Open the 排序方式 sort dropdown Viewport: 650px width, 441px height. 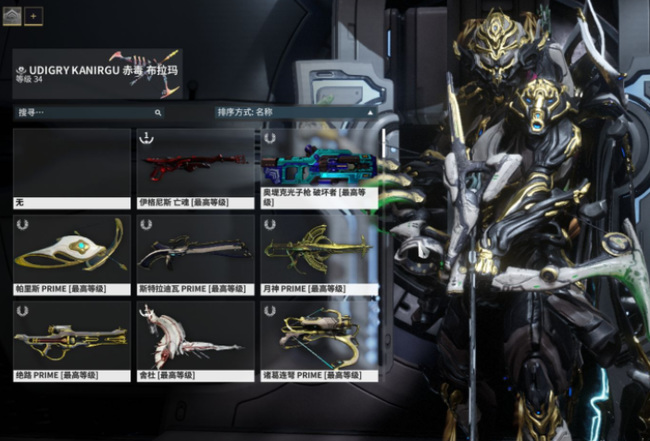tap(296, 113)
